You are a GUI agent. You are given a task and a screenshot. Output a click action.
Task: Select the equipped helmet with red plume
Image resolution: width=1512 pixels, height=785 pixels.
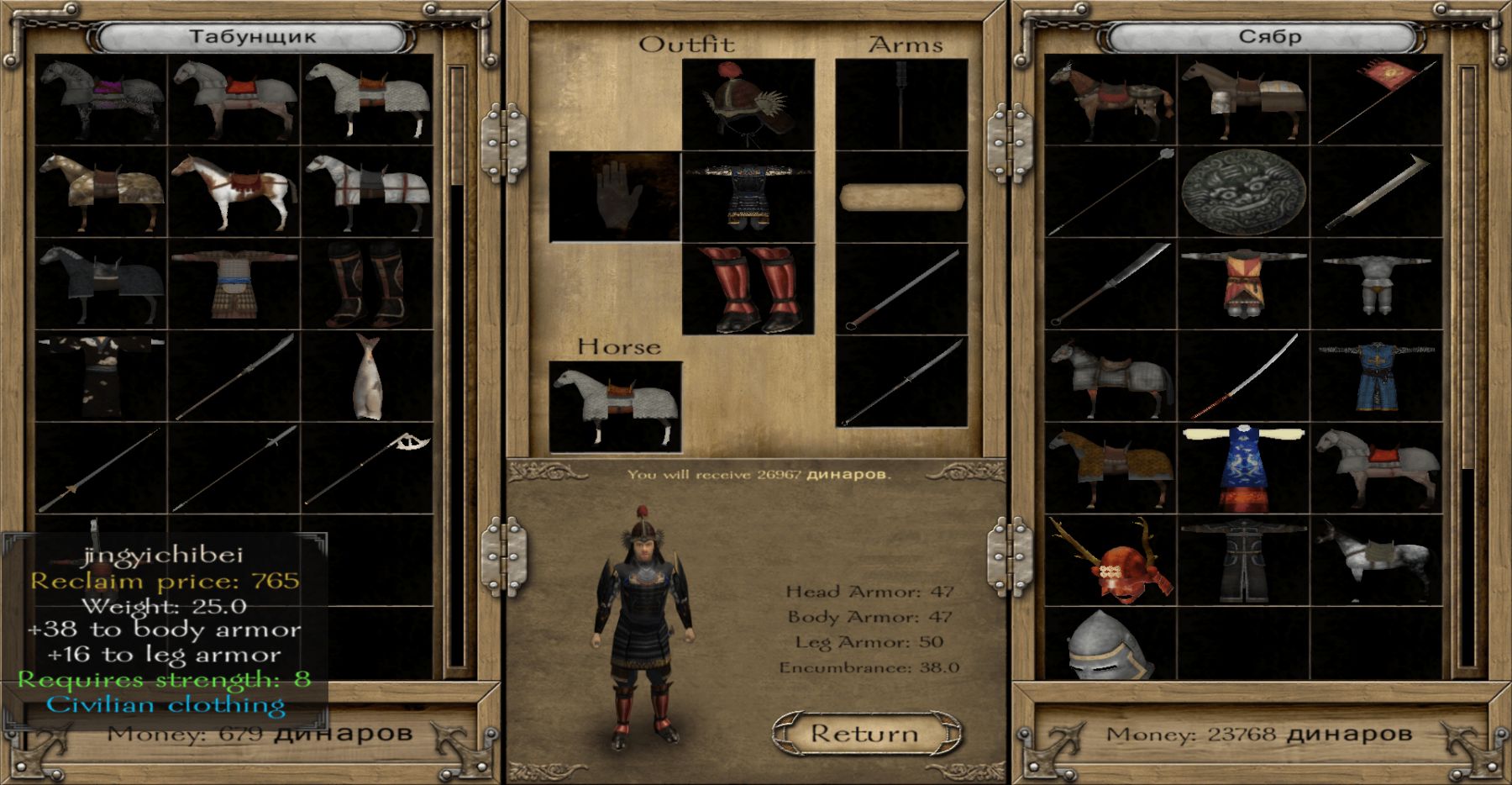(x=748, y=103)
